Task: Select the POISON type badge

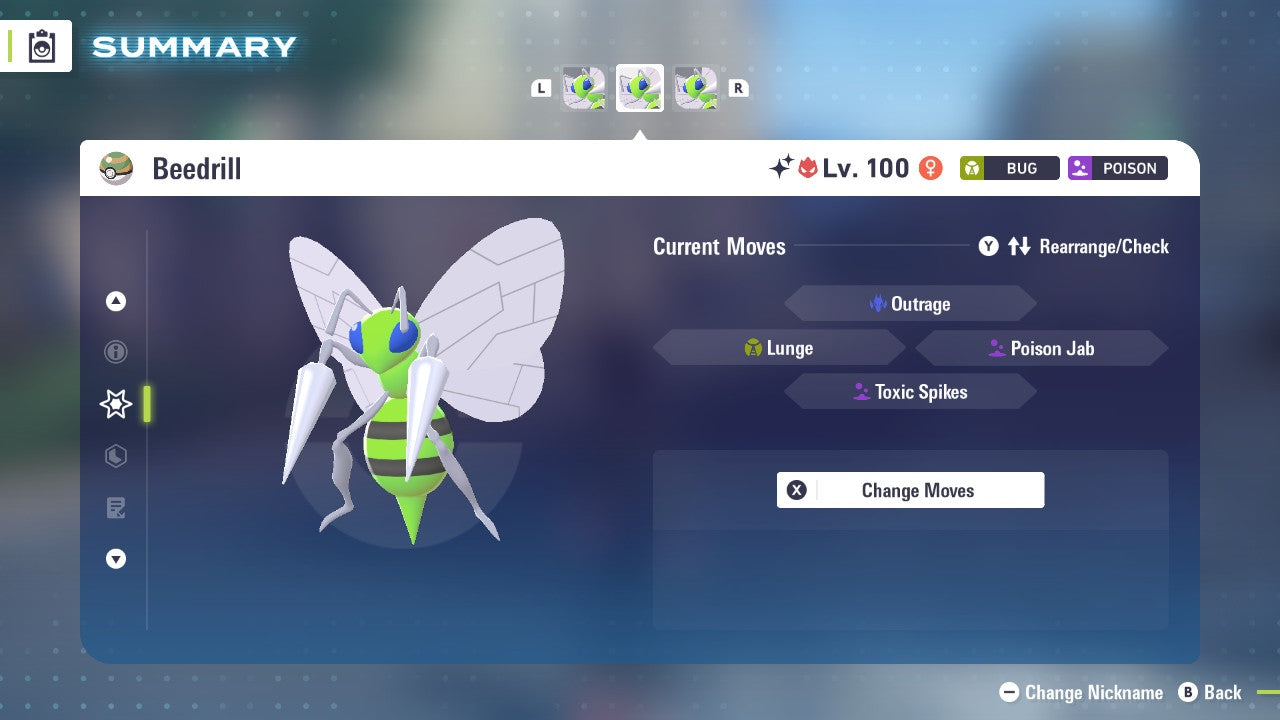Action: pos(1117,168)
